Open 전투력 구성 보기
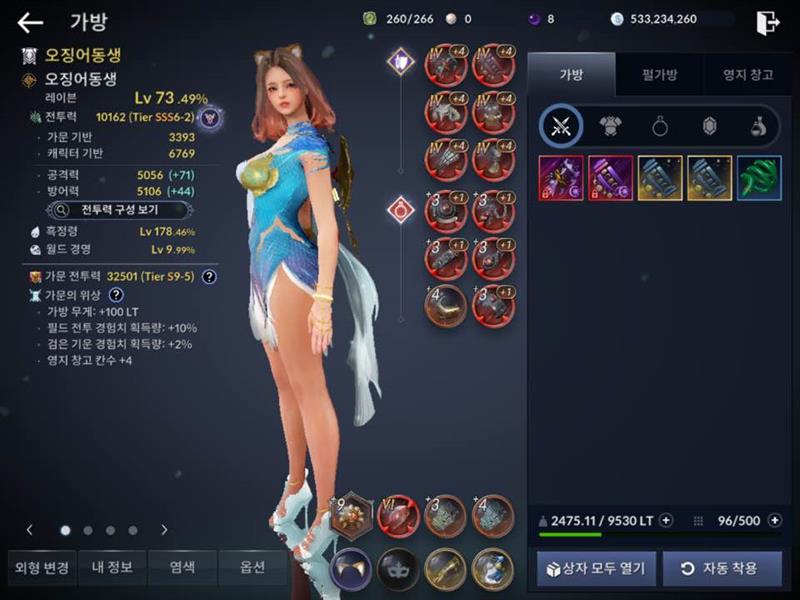The image size is (800, 600). point(120,210)
